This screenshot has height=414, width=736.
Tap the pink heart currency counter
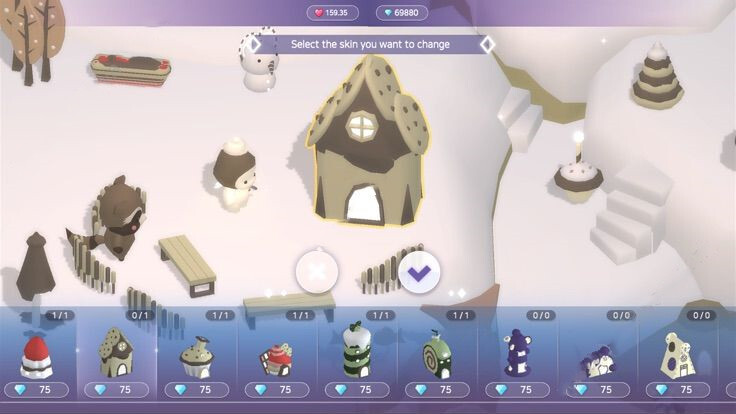[332, 13]
